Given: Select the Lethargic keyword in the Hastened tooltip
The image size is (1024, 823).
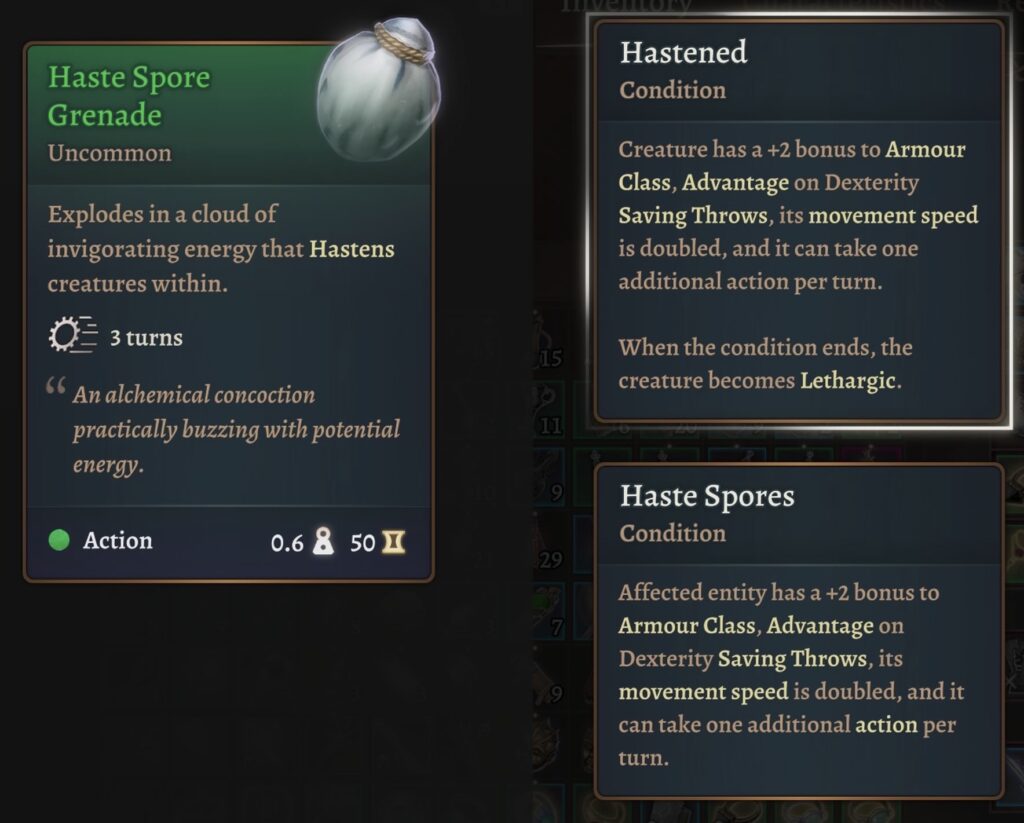Looking at the screenshot, I should (x=847, y=381).
